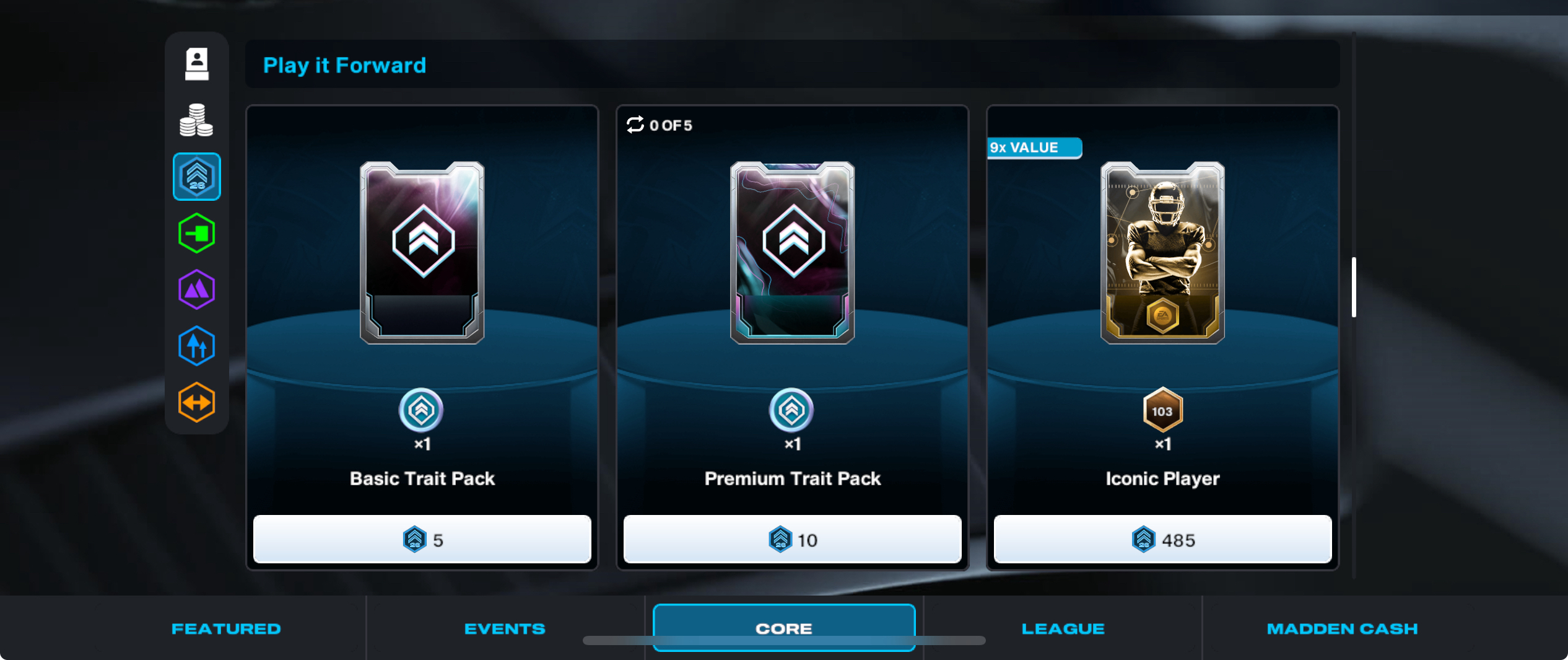Buy Iconic Player for 485

(x=1162, y=539)
